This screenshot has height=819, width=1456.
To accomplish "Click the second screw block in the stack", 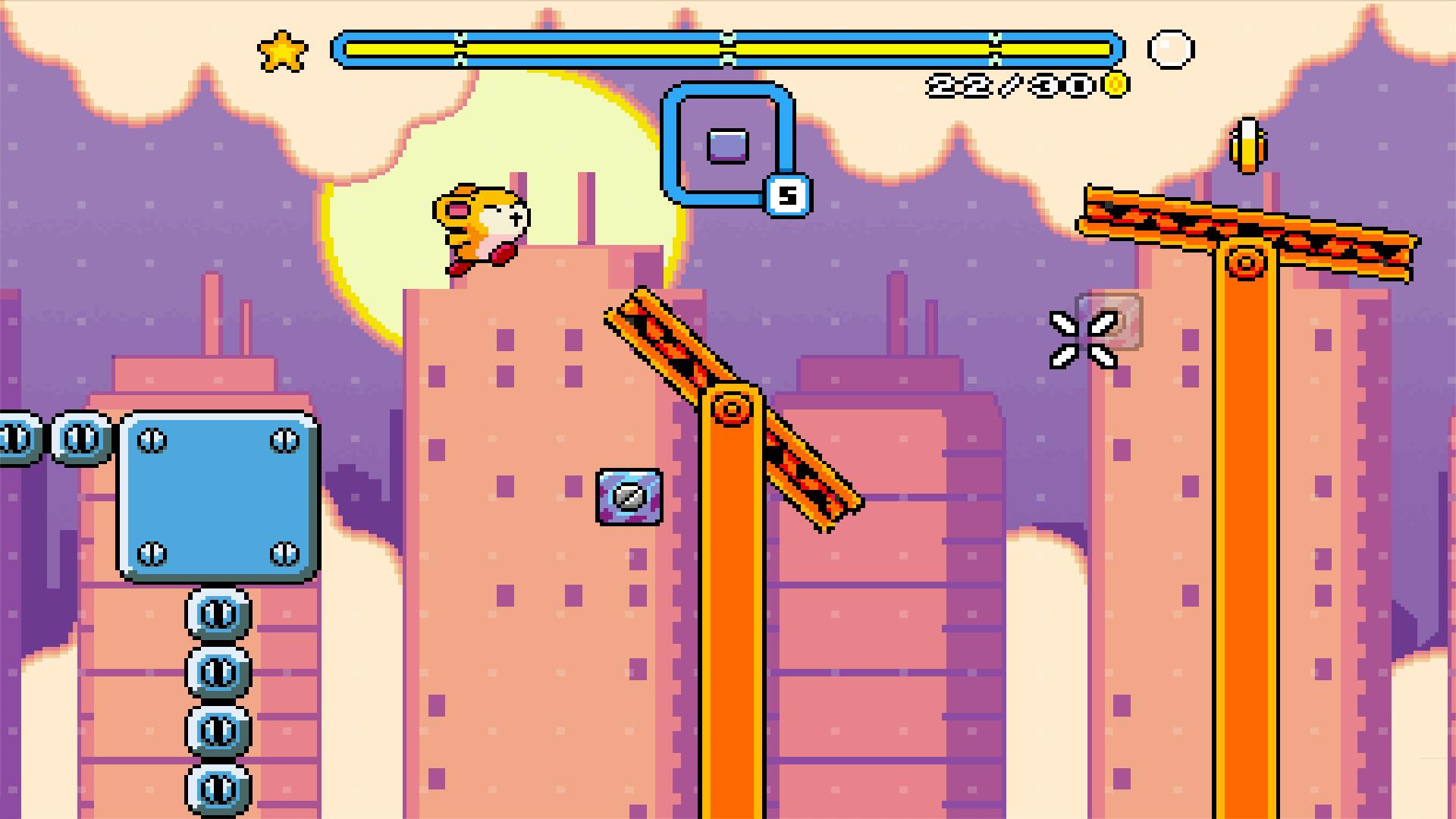I will (x=219, y=673).
